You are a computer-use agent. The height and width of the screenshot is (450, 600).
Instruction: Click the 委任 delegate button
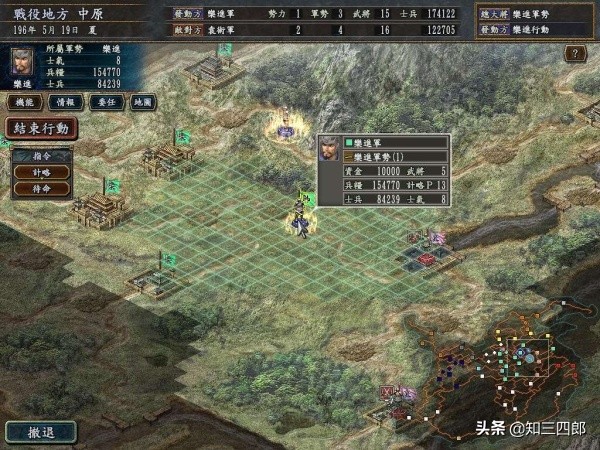[104, 102]
